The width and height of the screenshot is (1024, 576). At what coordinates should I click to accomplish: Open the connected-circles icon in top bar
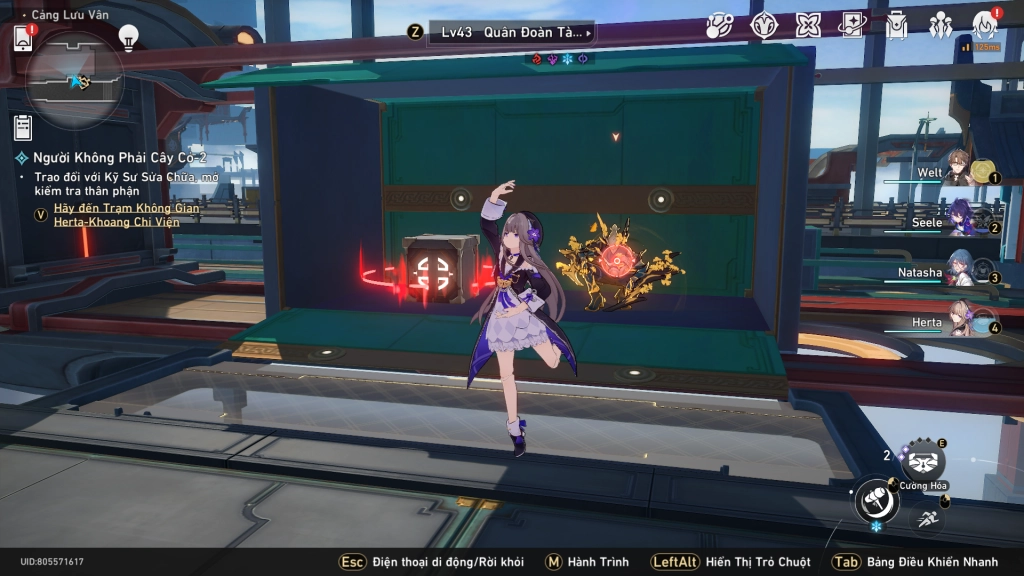(720, 26)
